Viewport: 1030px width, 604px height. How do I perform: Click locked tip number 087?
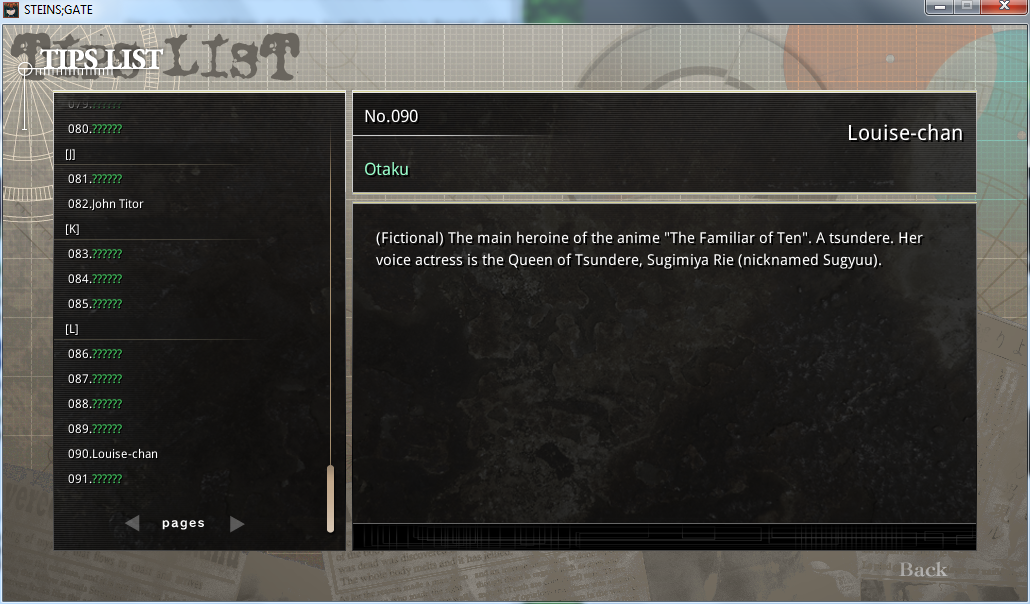[95, 379]
